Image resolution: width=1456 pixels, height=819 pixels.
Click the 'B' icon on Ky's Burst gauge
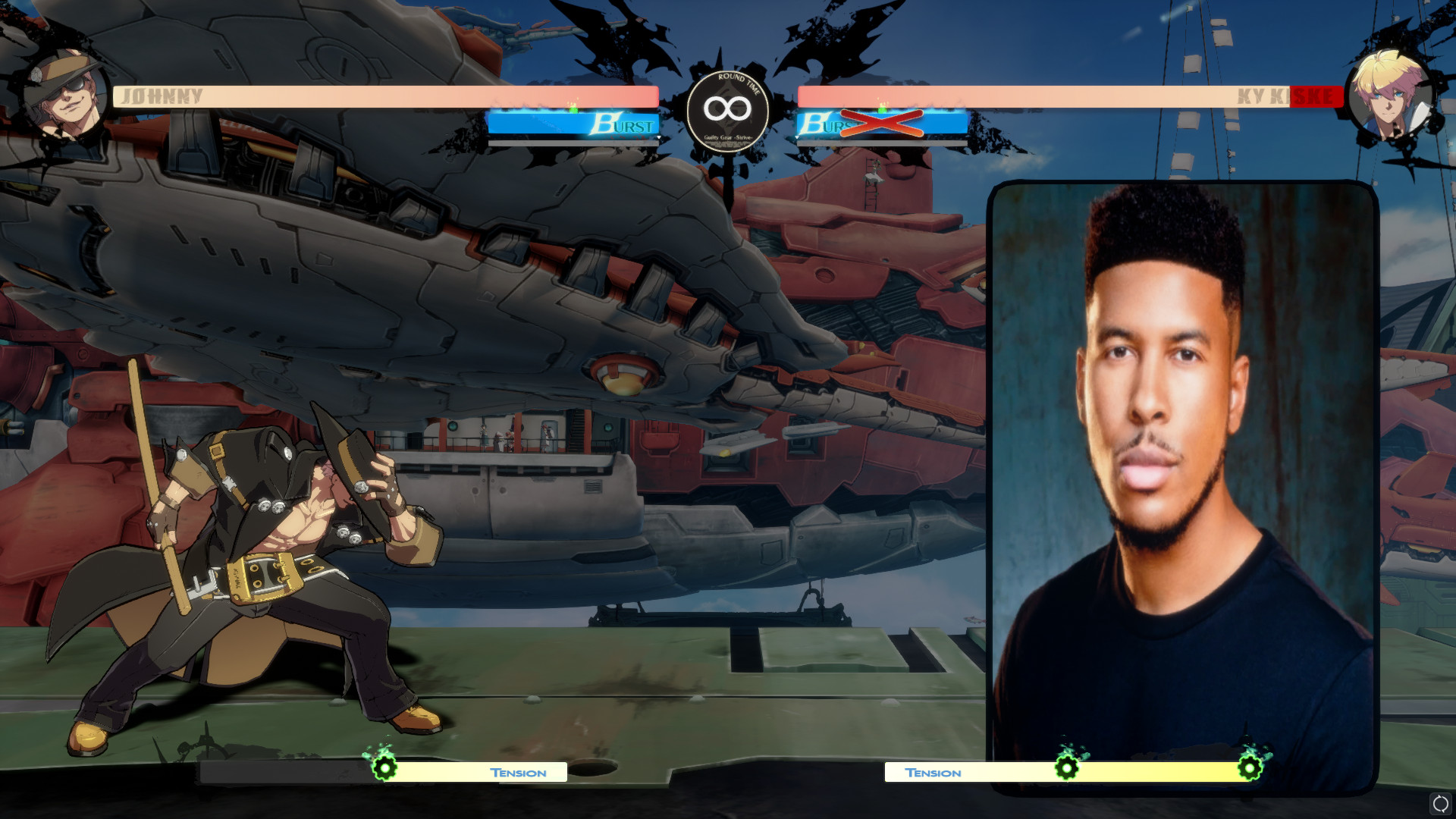pos(814,121)
